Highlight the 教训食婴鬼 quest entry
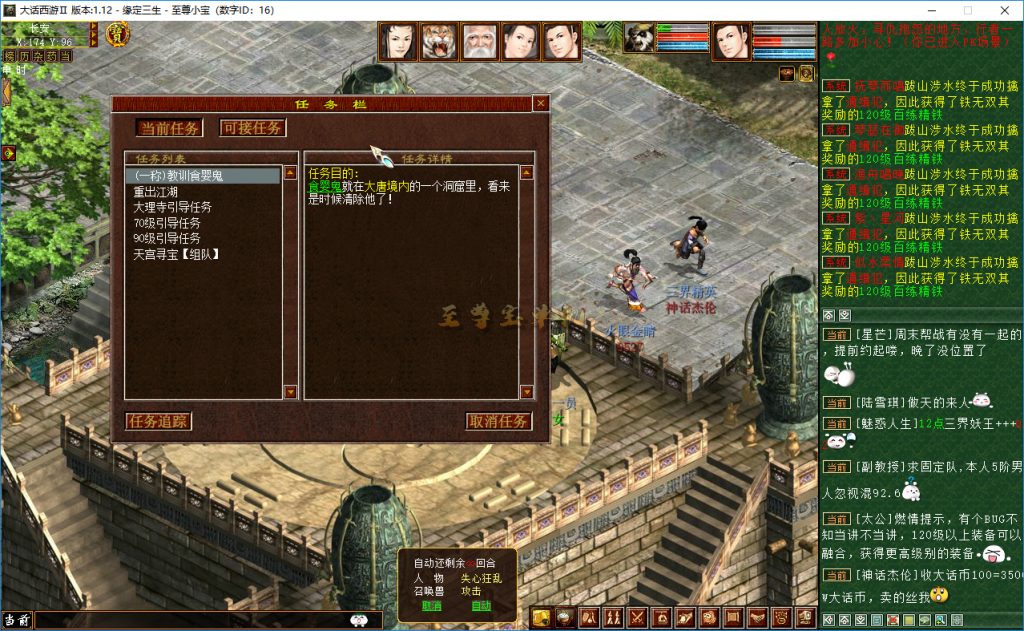This screenshot has width=1024, height=631. coord(180,176)
